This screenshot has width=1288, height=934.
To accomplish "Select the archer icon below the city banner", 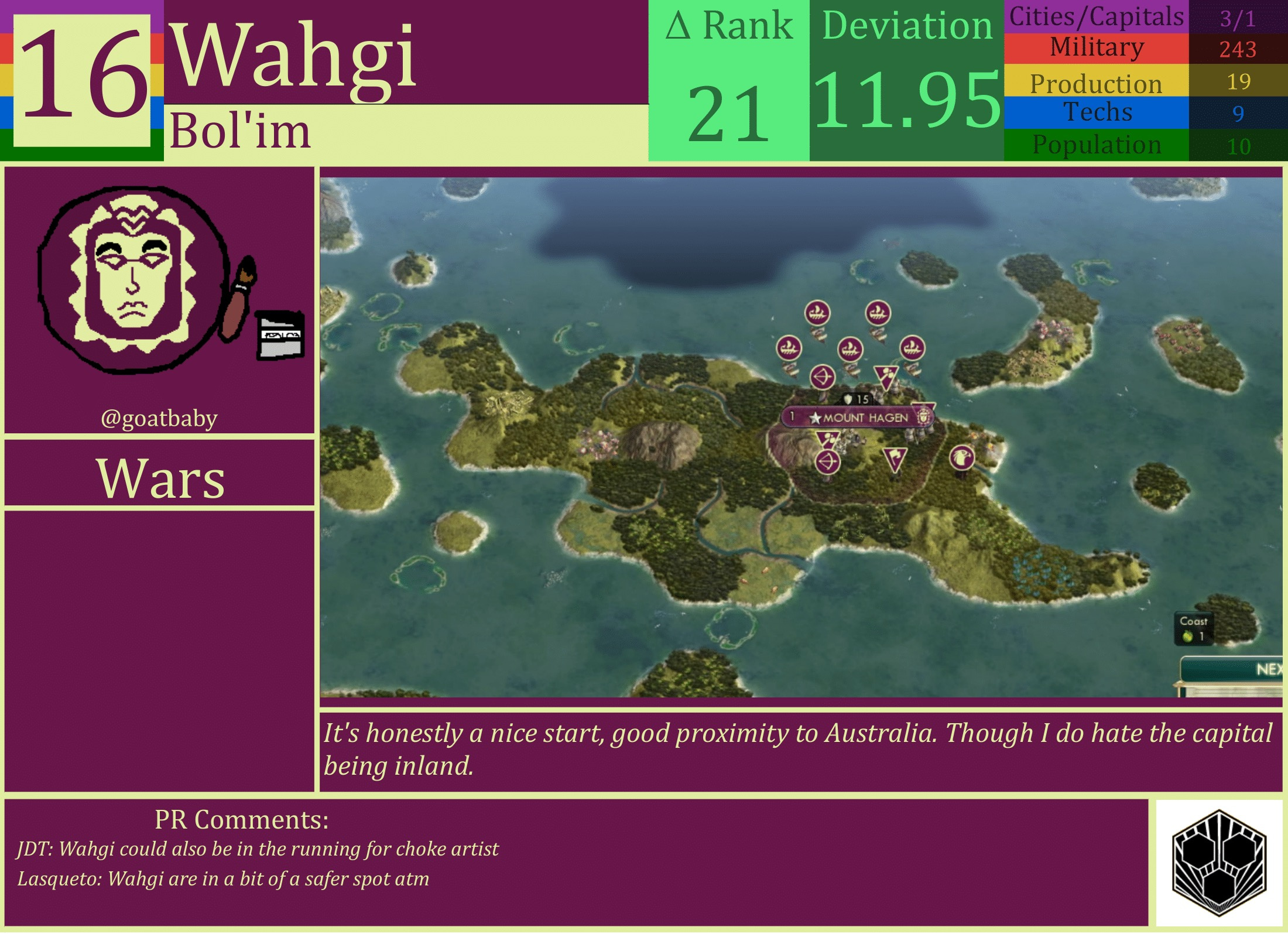I will point(828,461).
